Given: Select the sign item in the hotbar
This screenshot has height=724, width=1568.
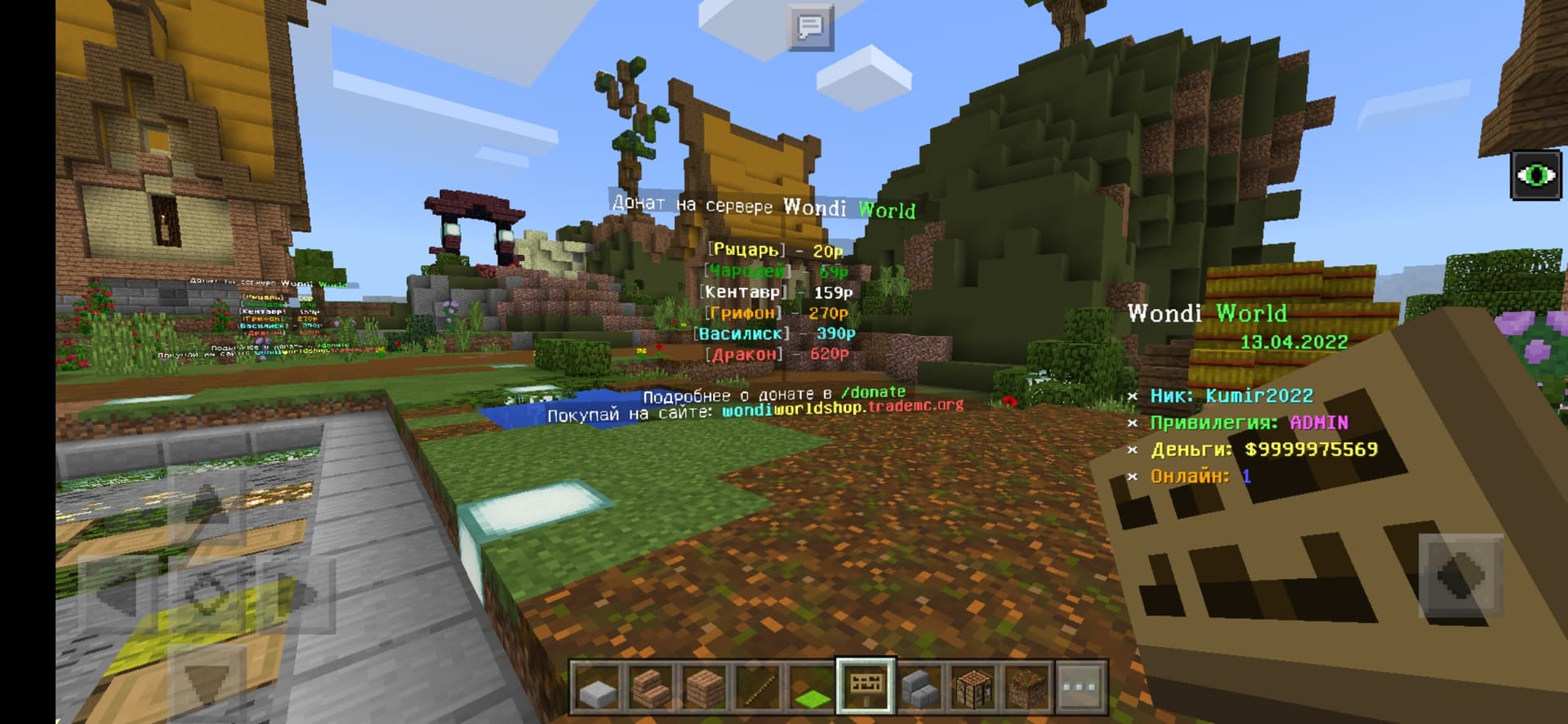Looking at the screenshot, I should pos(866,685).
